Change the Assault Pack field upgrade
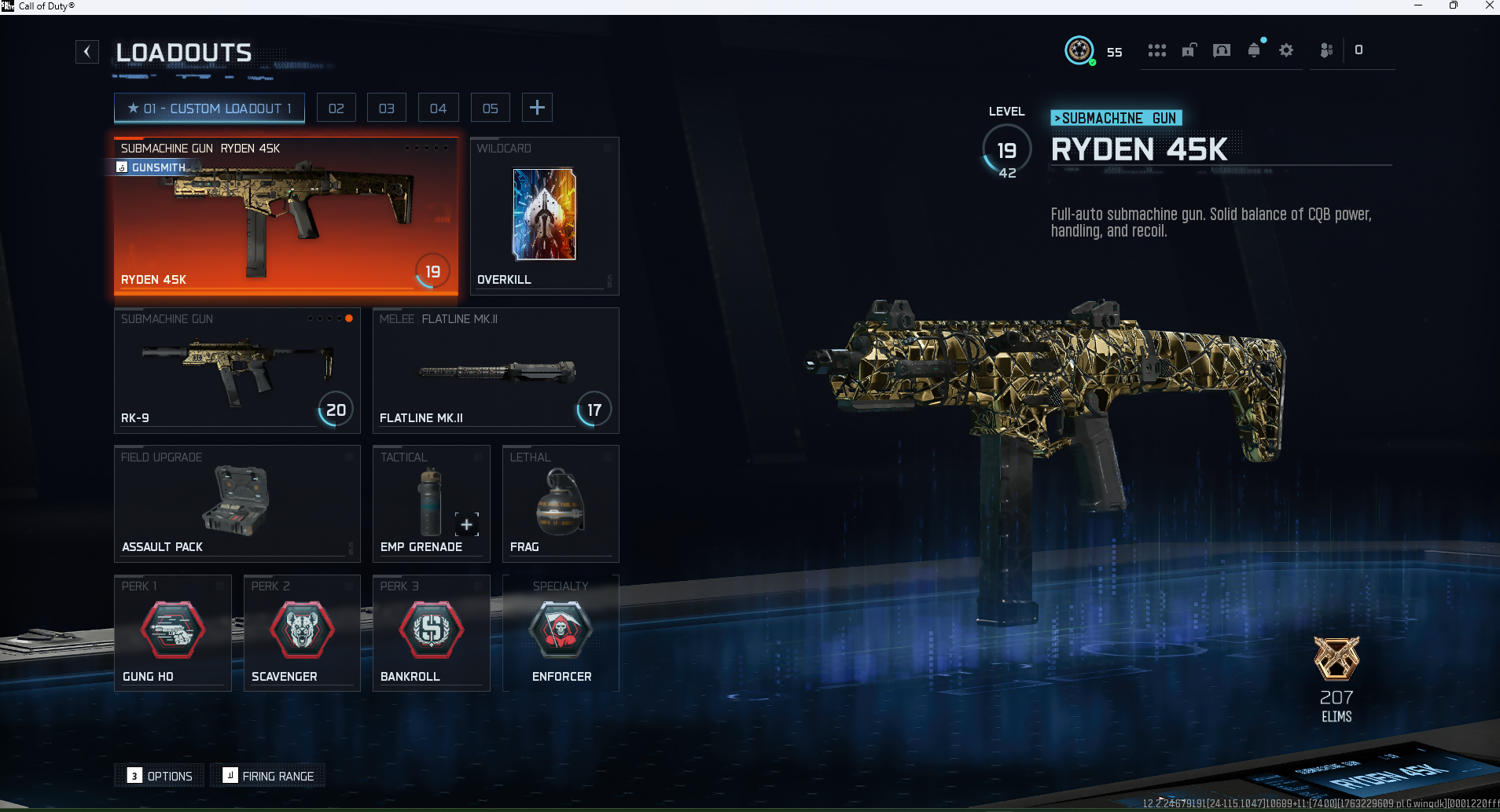1500x812 pixels. [237, 503]
